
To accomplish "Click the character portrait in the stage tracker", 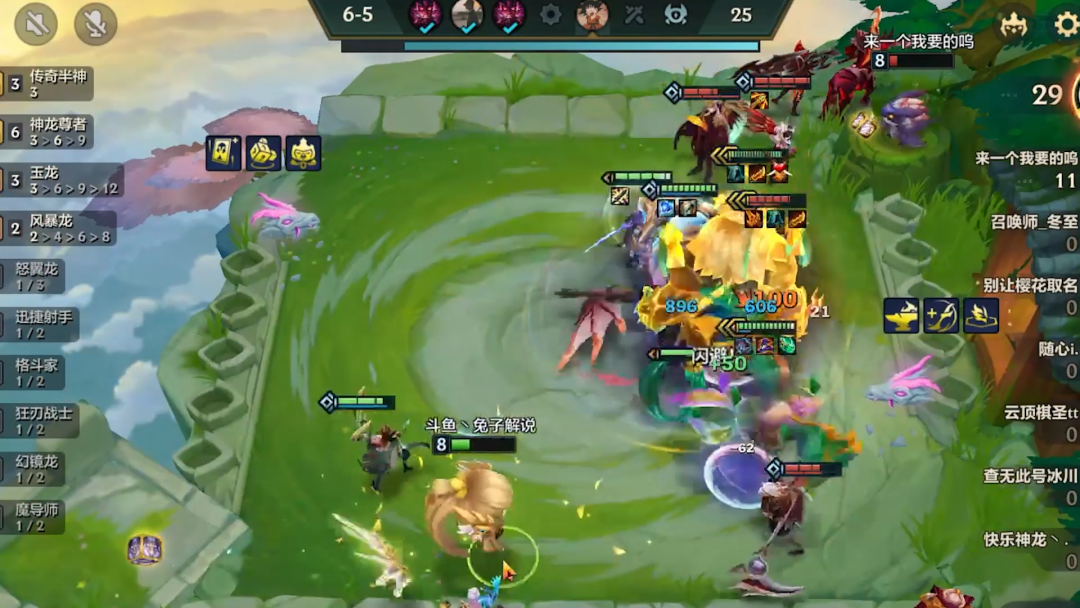I will (592, 15).
